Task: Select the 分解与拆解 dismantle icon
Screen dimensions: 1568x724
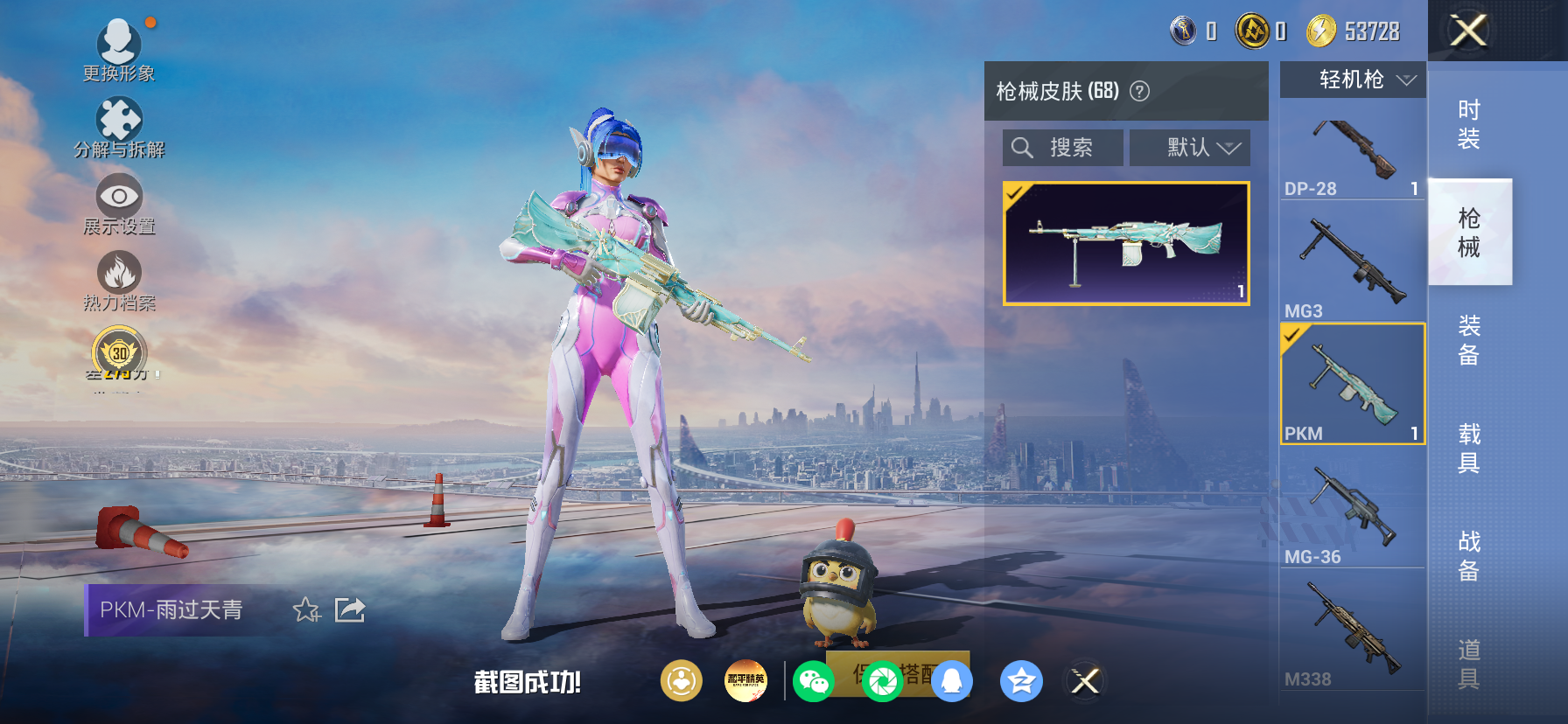Action: 120,118
